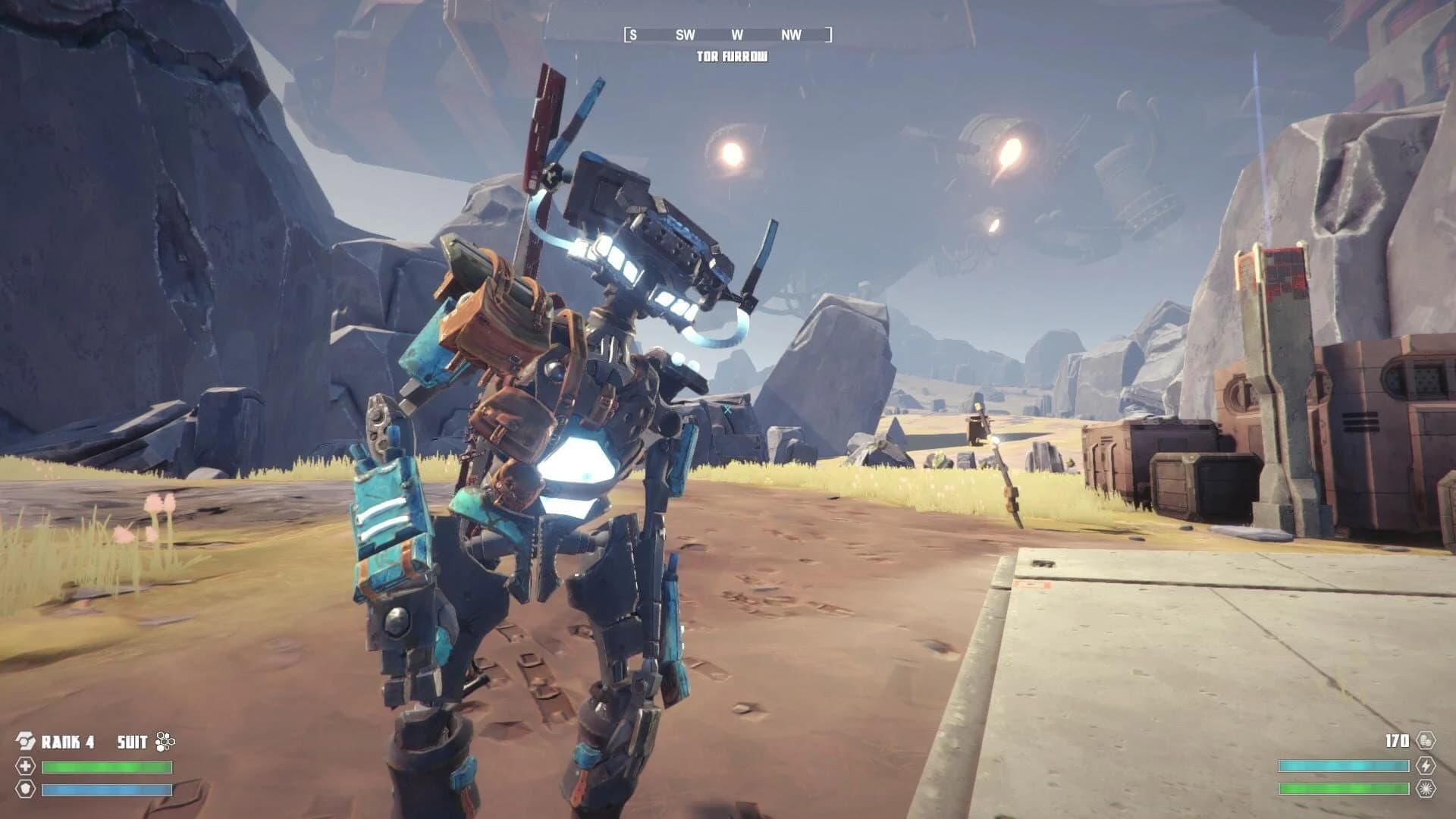Click the RANK 4 text label
The width and height of the screenshot is (1456, 819).
tap(68, 741)
